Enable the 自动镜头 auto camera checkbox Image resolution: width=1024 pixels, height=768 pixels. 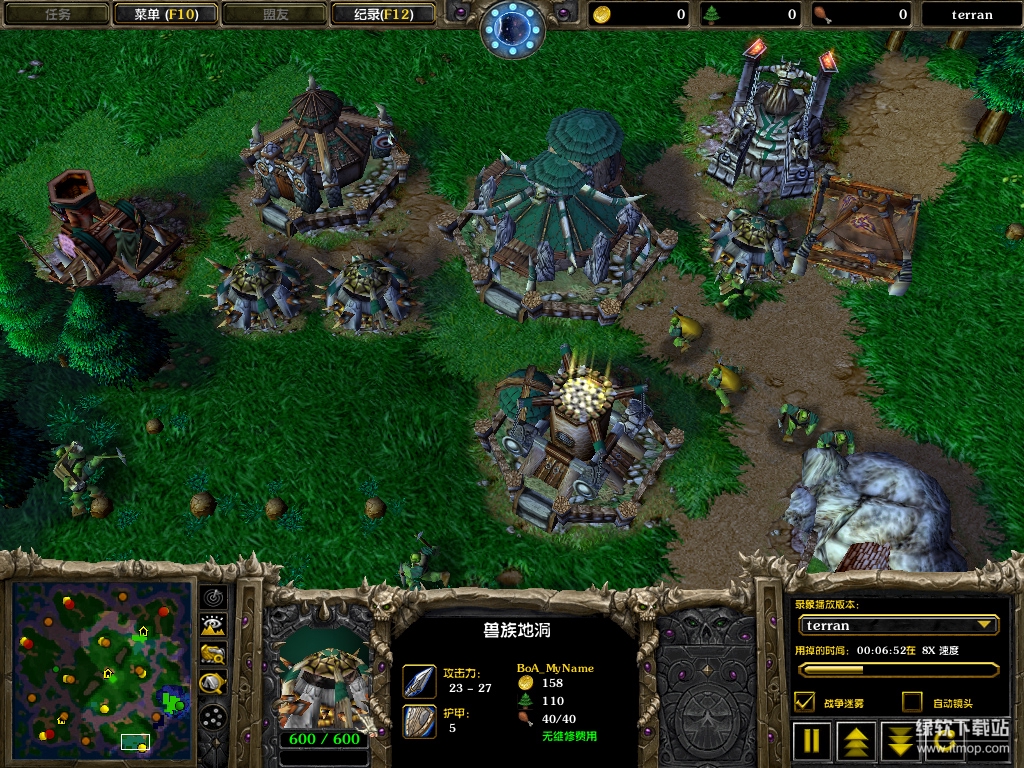[912, 702]
